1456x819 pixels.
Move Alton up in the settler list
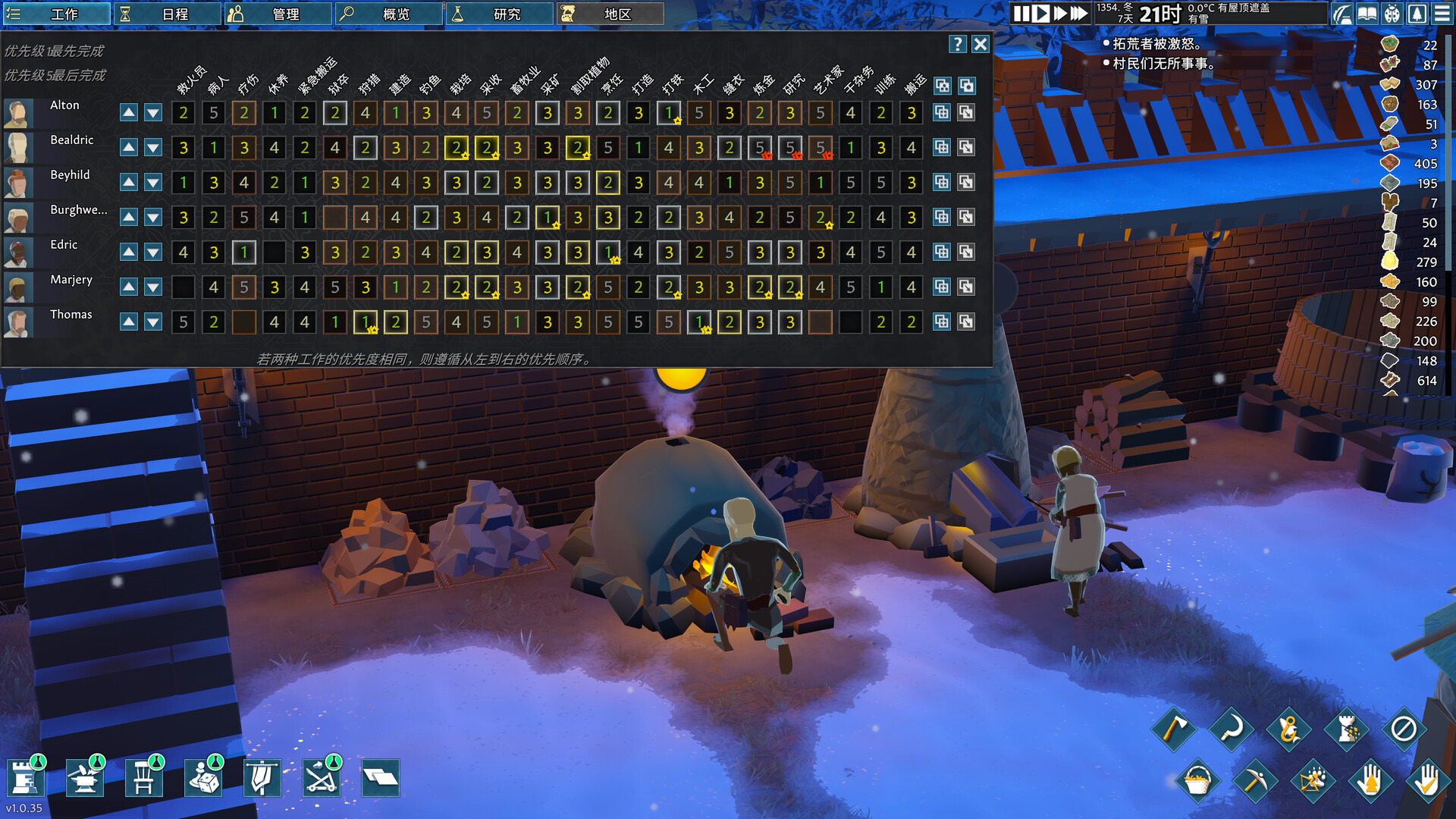tap(129, 113)
